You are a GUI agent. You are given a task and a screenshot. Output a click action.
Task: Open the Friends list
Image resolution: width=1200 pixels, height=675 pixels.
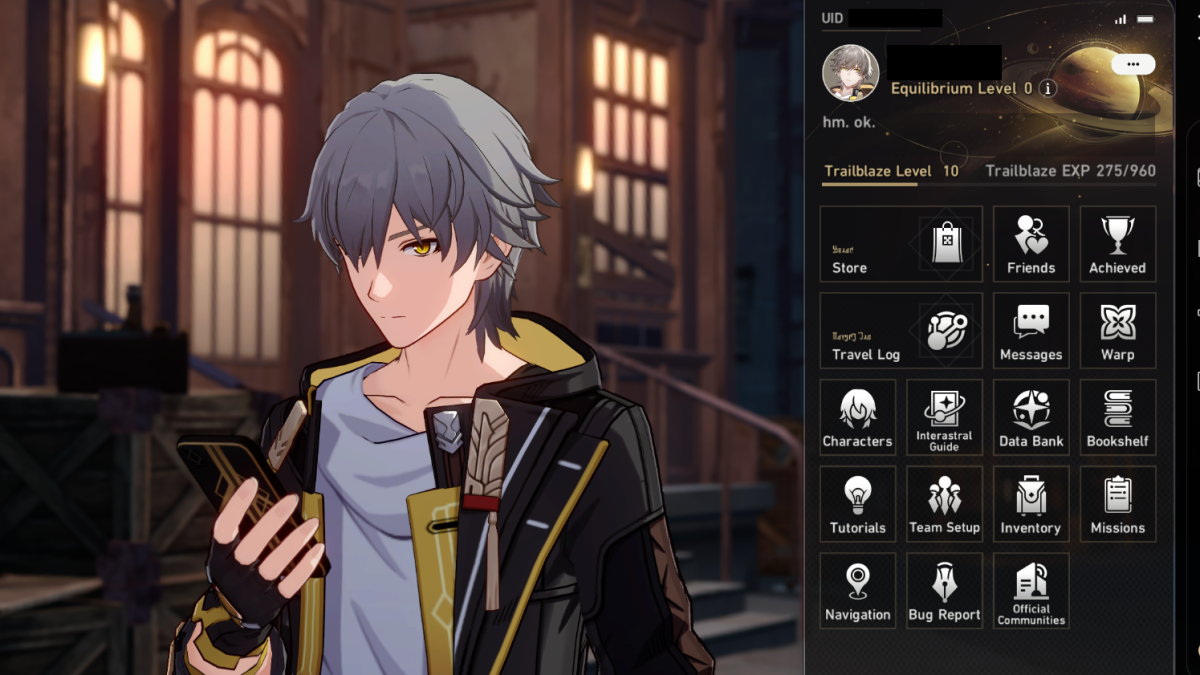point(1031,244)
